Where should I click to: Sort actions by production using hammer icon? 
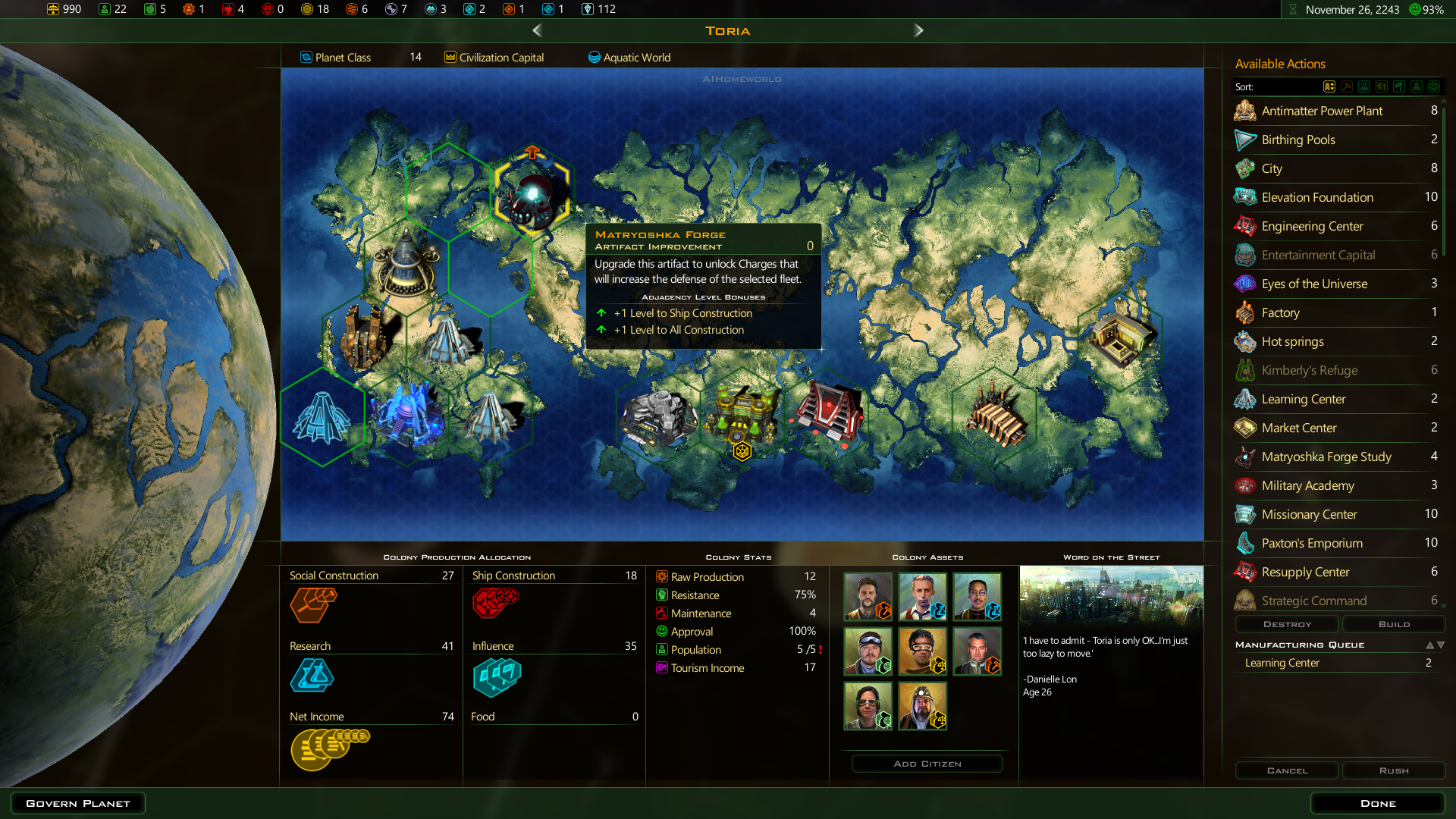click(x=1347, y=86)
